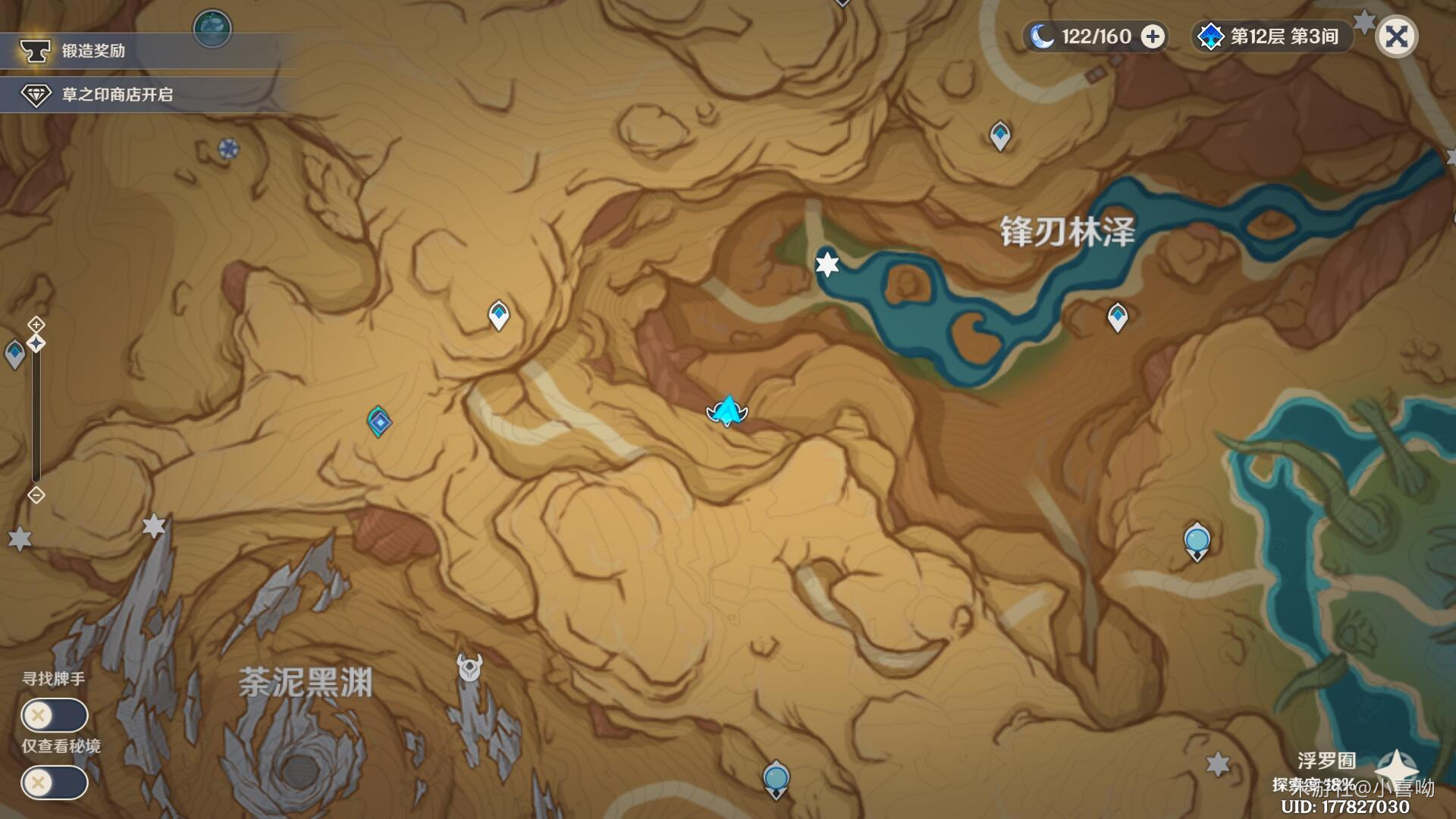Viewport: 1456px width, 819px height.
Task: Select the round green icon above 锻造奖励
Action: click(x=212, y=28)
